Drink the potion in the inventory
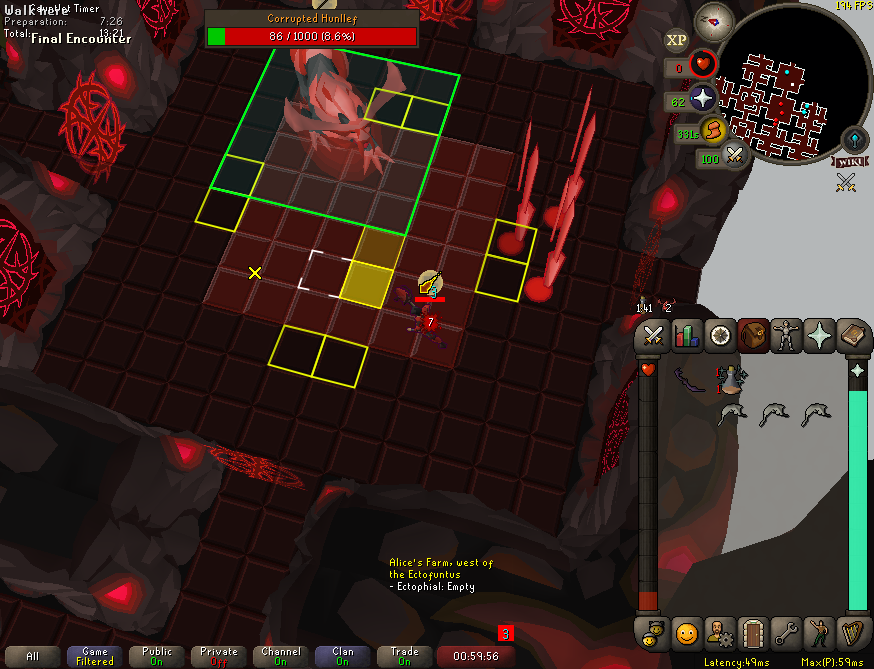 (731, 380)
